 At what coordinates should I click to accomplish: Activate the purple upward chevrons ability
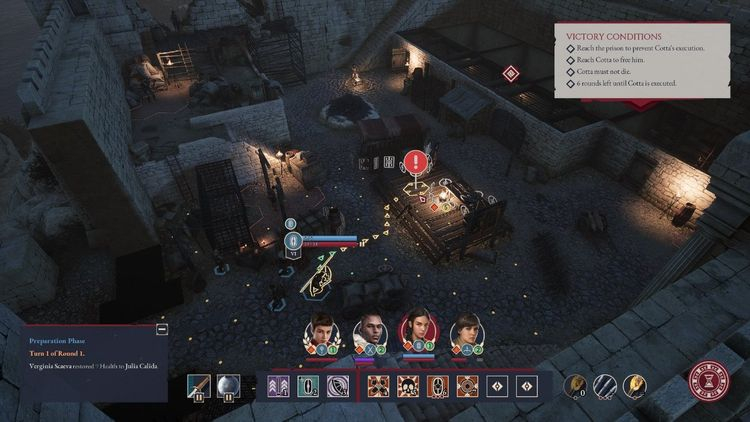[x=275, y=386]
